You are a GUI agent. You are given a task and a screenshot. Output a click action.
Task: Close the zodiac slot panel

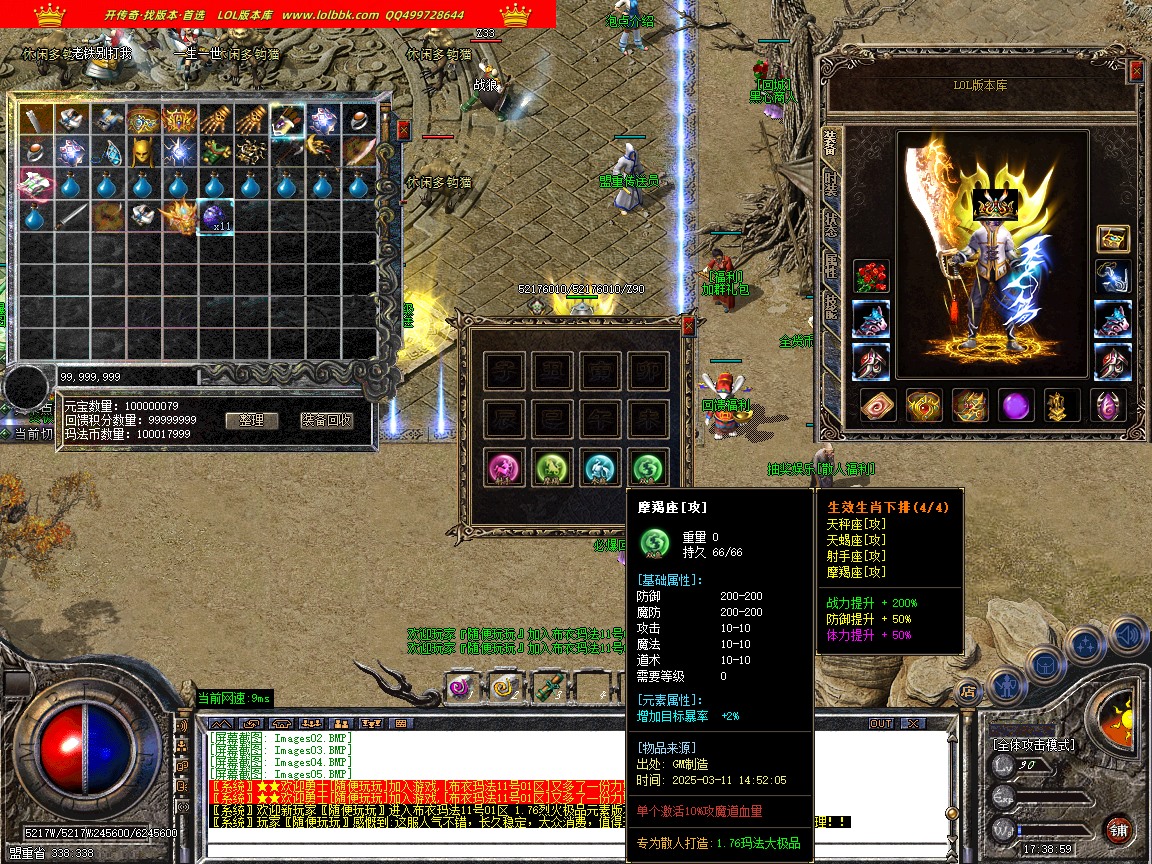point(688,325)
